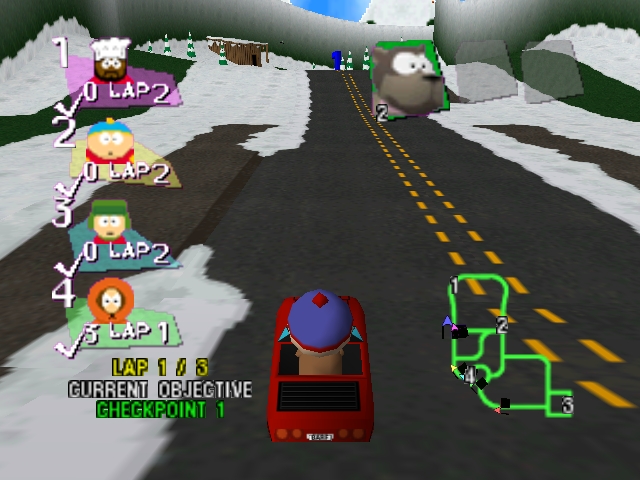
Task: Choose Kenny's portrait in fourth place
Action: click(107, 299)
